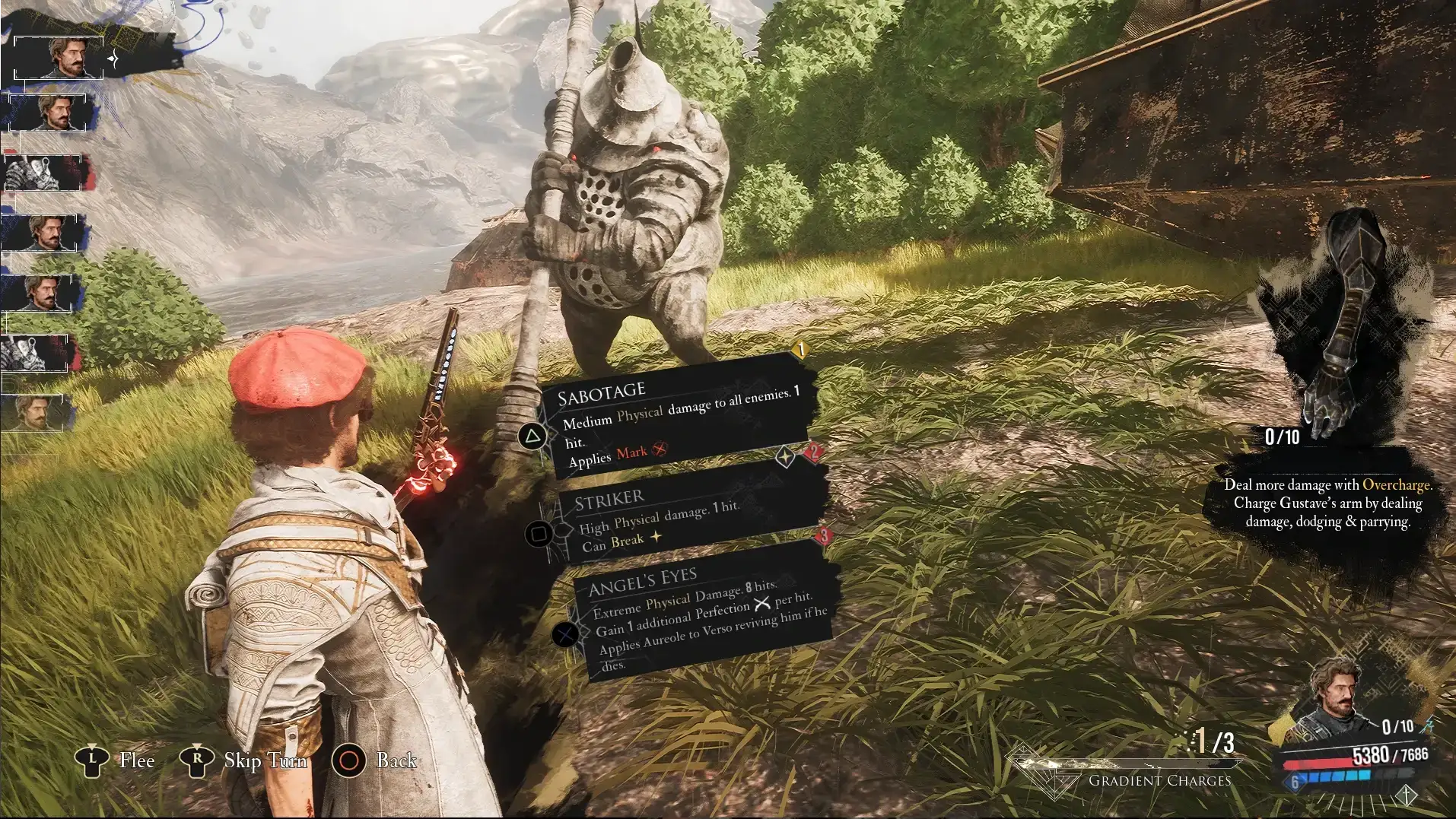The width and height of the screenshot is (1456, 819).
Task: Click the X button icon next to Angel's Eyes
Action: 564,633
